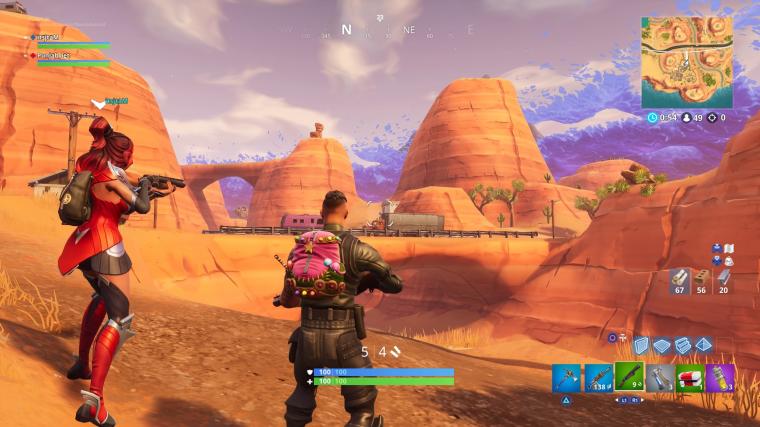The width and height of the screenshot is (760, 427).
Task: Click the map icon above materials
Action: click(x=729, y=248)
